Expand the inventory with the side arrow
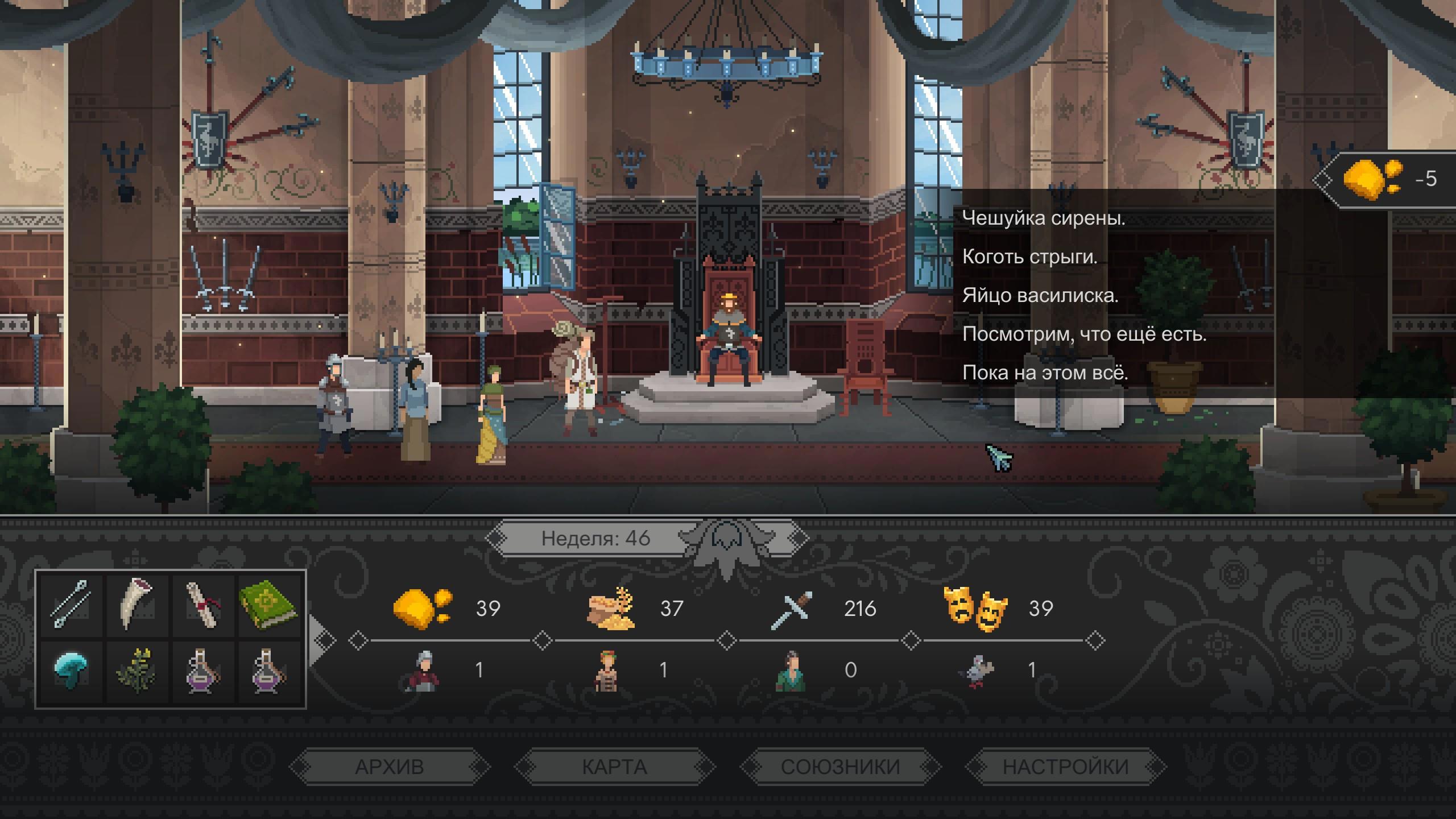This screenshot has height=819, width=1456. pyautogui.click(x=321, y=639)
